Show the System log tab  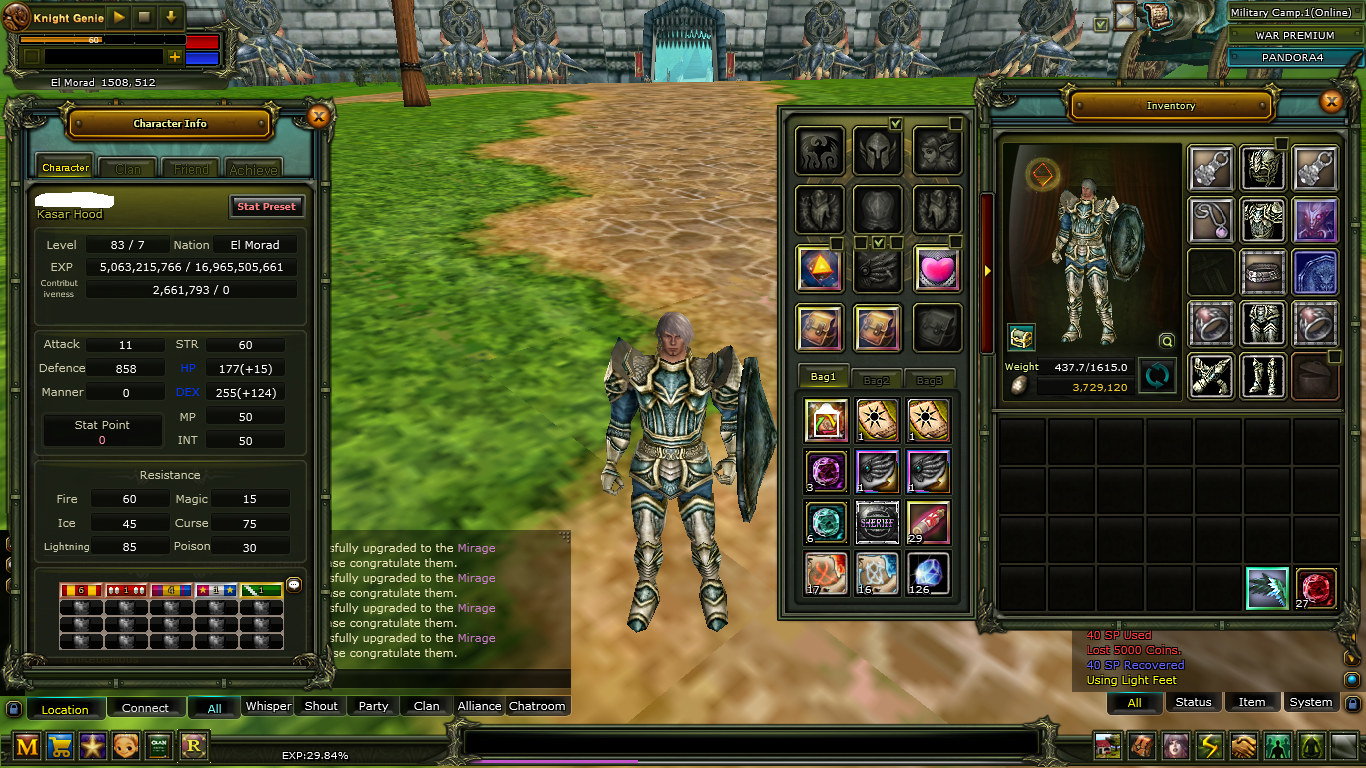pos(1310,702)
